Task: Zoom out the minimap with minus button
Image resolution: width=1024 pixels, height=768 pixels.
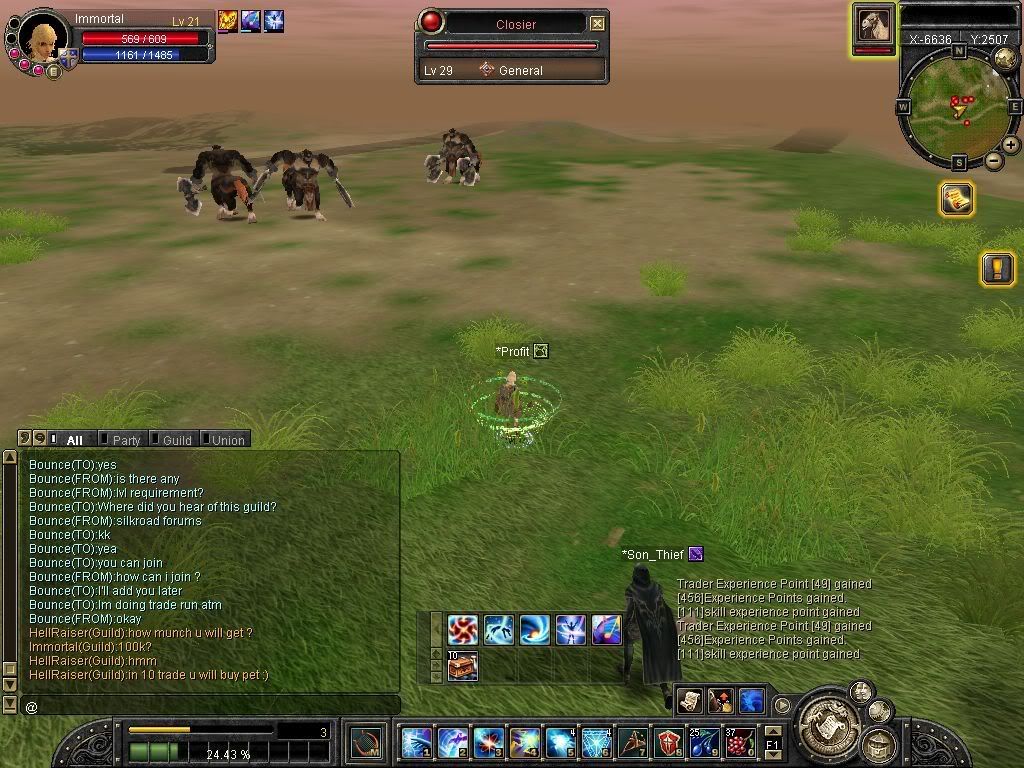Action: pos(994,160)
